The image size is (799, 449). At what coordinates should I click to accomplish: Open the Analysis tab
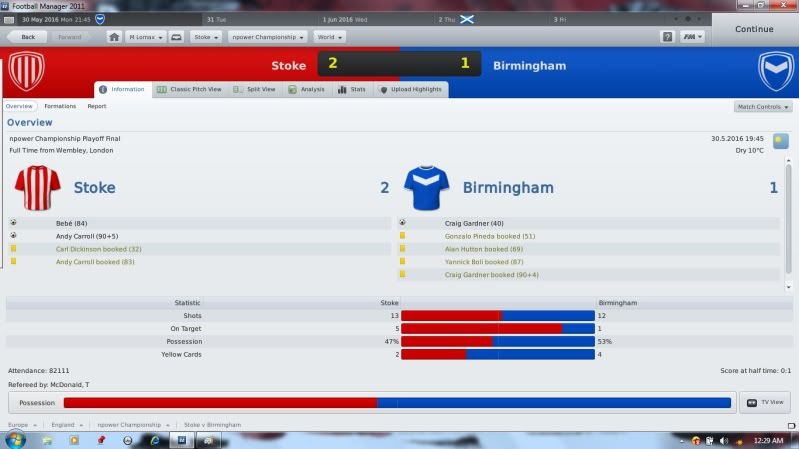pos(307,89)
